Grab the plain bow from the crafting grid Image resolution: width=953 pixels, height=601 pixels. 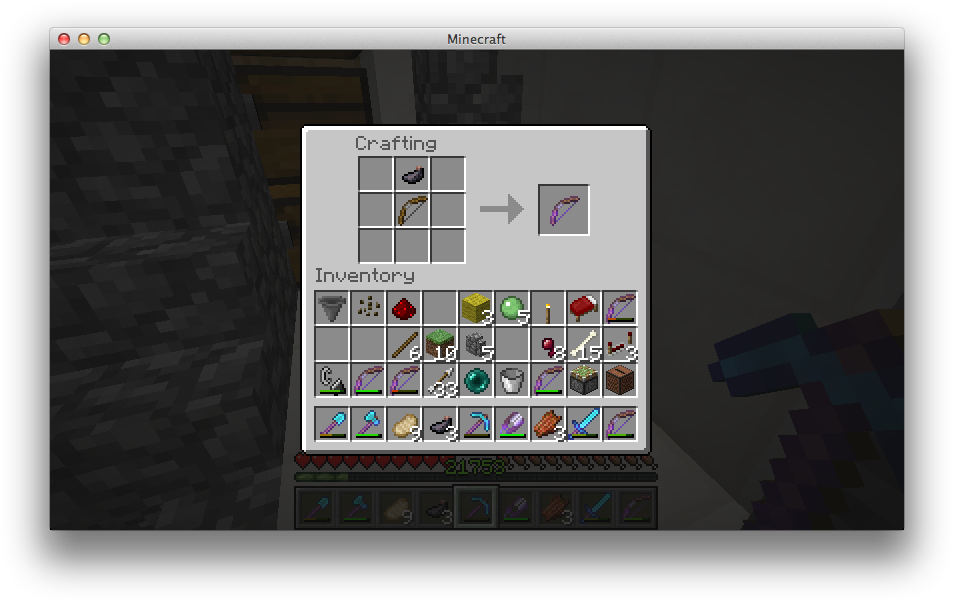[412, 211]
